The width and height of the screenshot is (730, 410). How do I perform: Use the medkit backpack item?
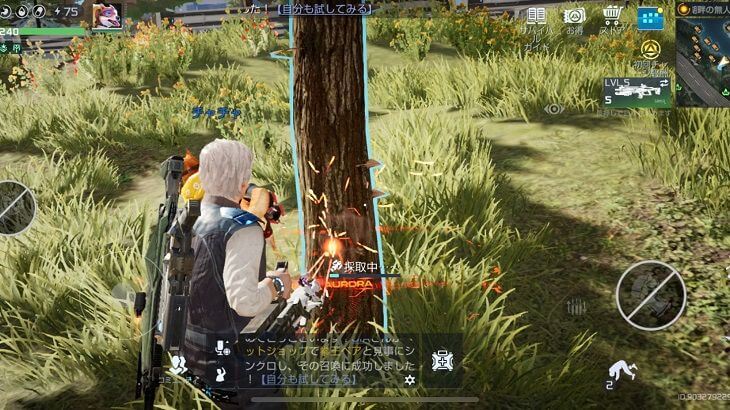coord(441,360)
